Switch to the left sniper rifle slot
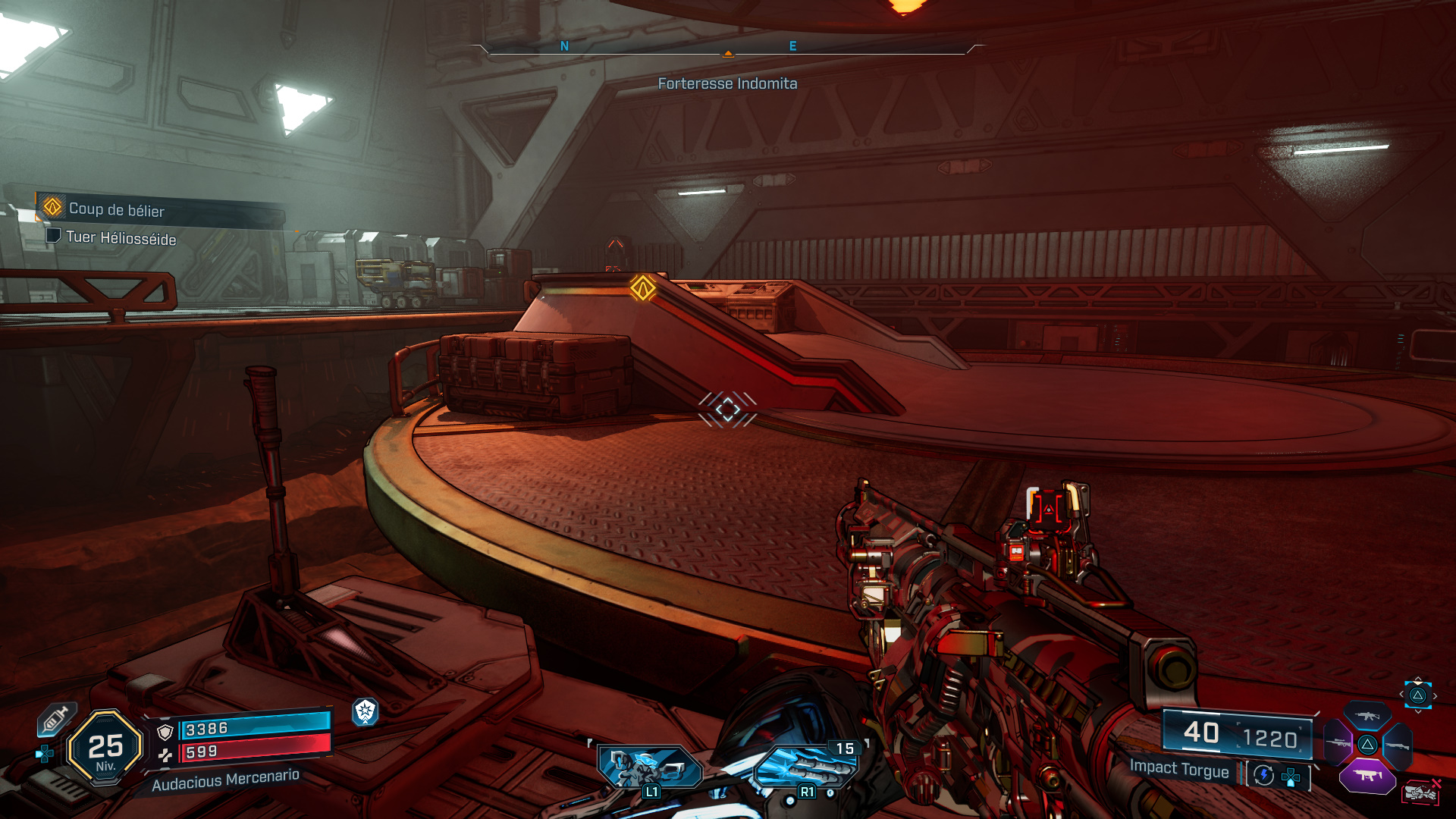The image size is (1456, 819). (1338, 743)
